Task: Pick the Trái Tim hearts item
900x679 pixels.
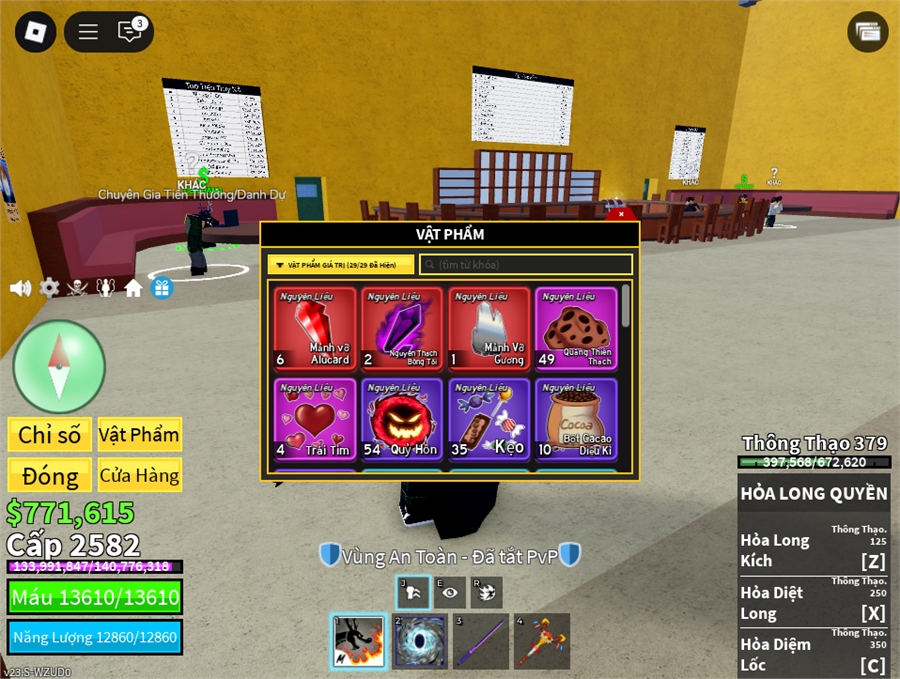Action: pyautogui.click(x=314, y=419)
